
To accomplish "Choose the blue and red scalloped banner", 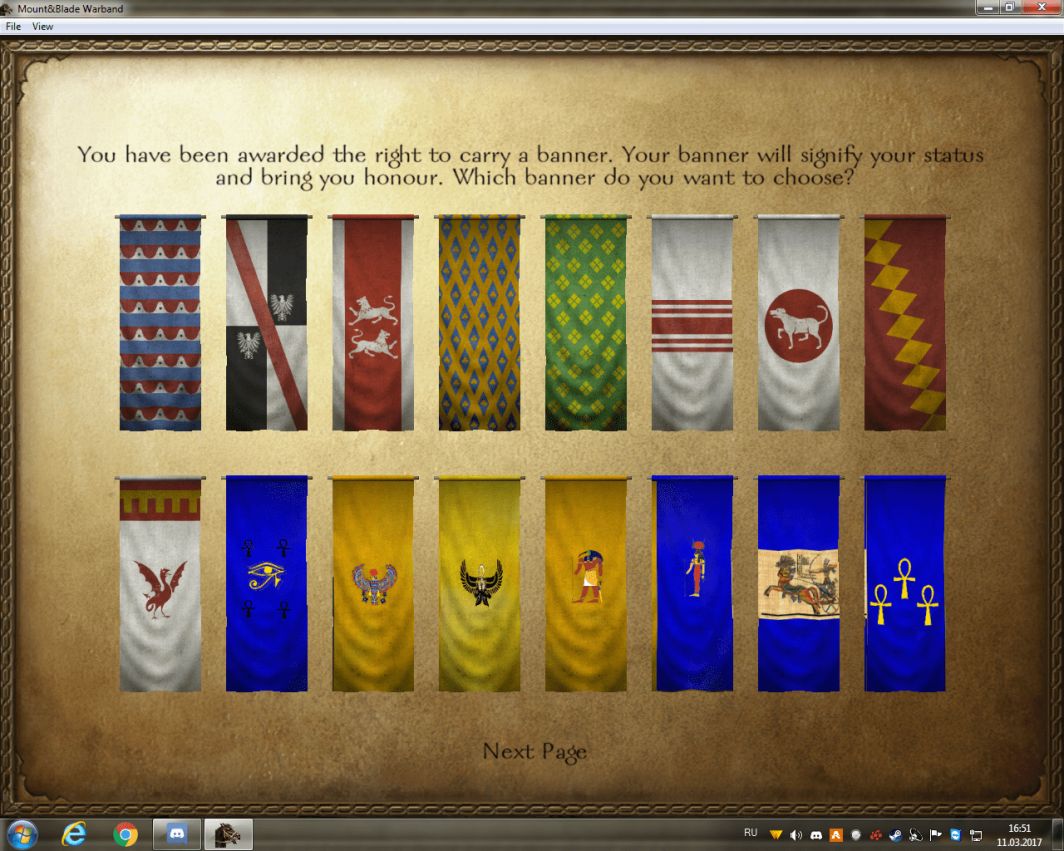I will coord(160,323).
